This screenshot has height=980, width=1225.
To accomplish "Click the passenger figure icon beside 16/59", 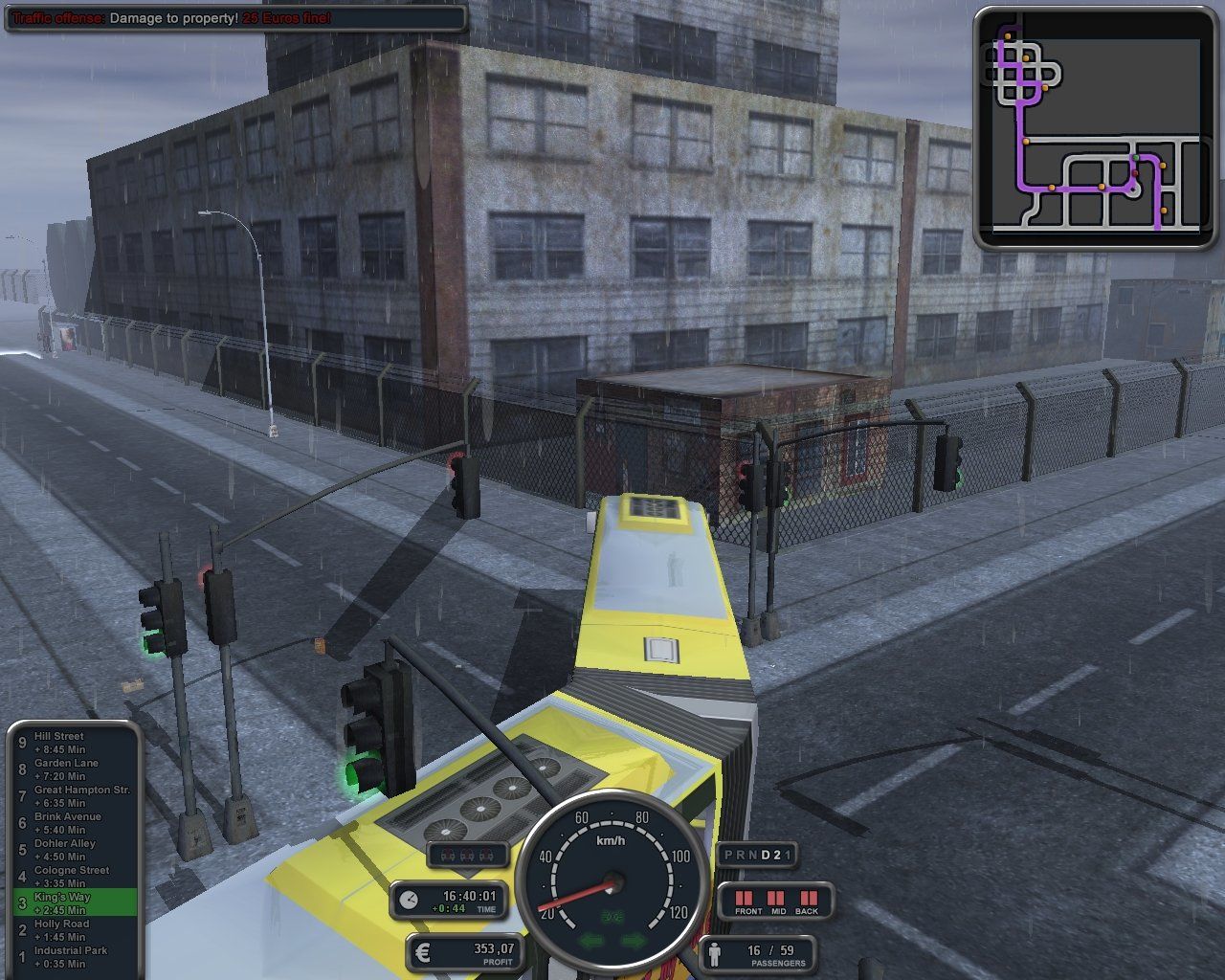I will coord(715,954).
